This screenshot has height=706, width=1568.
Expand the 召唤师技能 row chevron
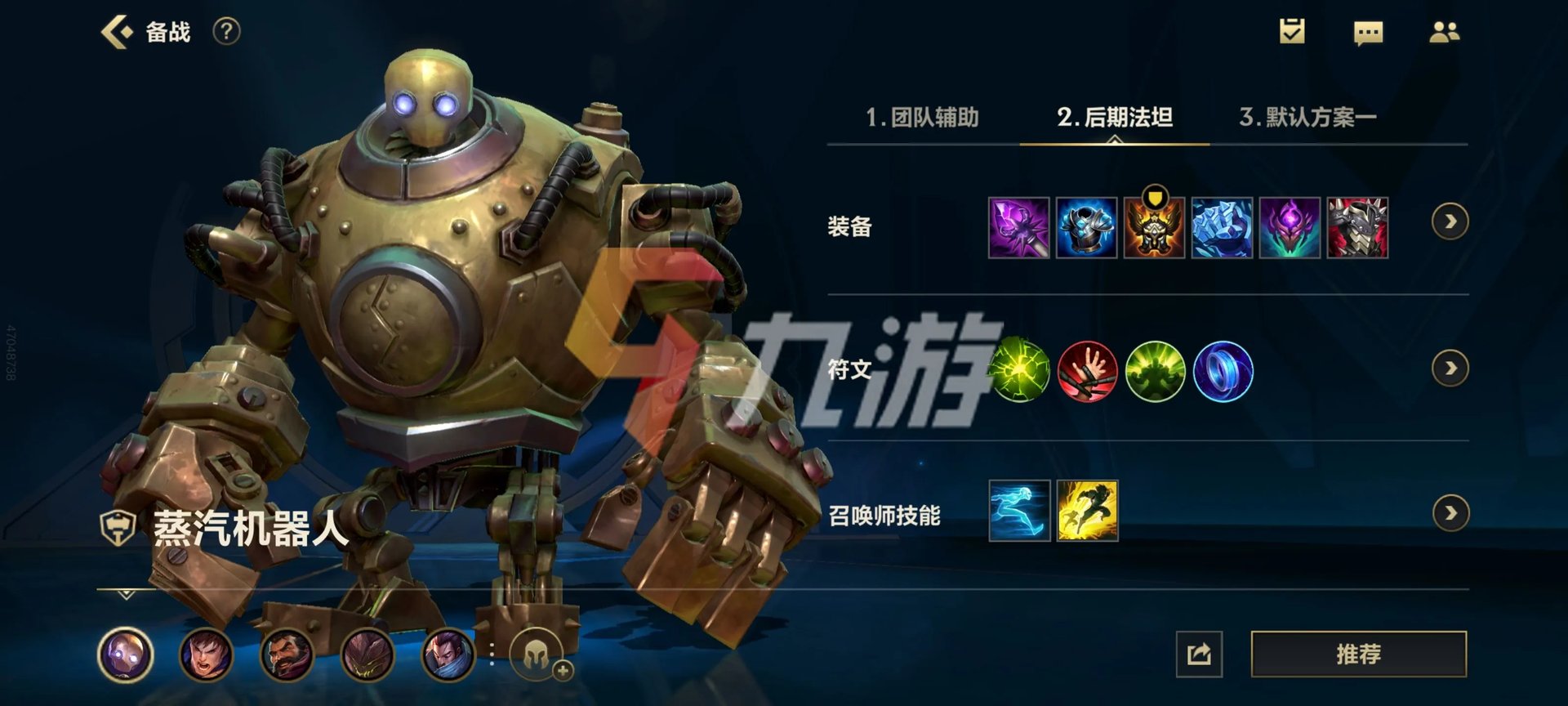(1452, 515)
